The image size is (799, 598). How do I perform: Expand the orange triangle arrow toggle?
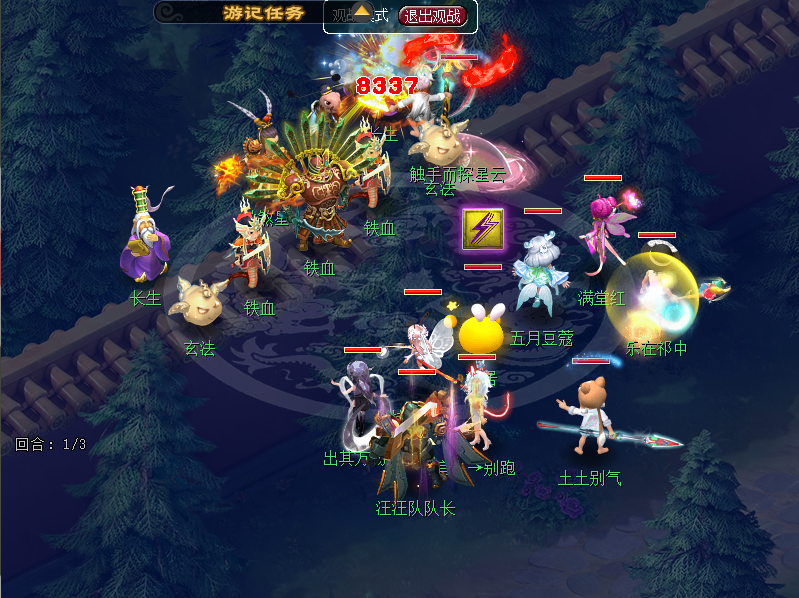point(363,12)
